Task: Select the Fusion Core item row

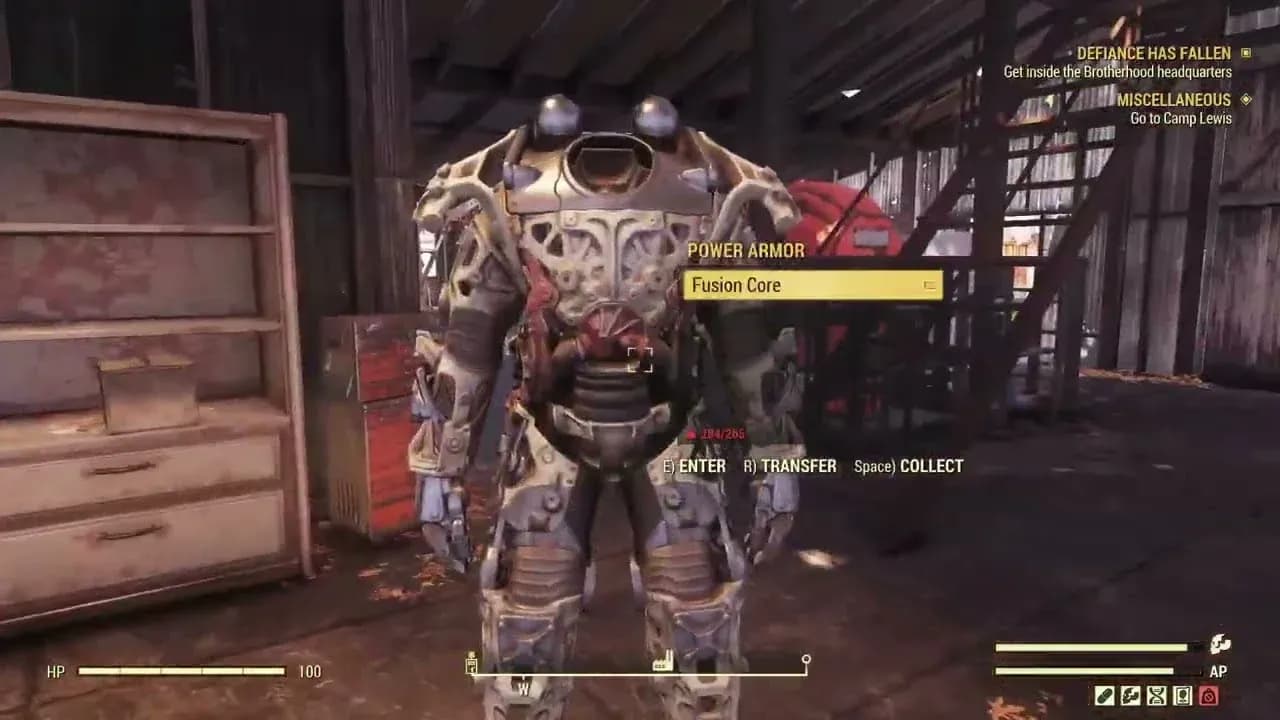Action: click(x=812, y=285)
